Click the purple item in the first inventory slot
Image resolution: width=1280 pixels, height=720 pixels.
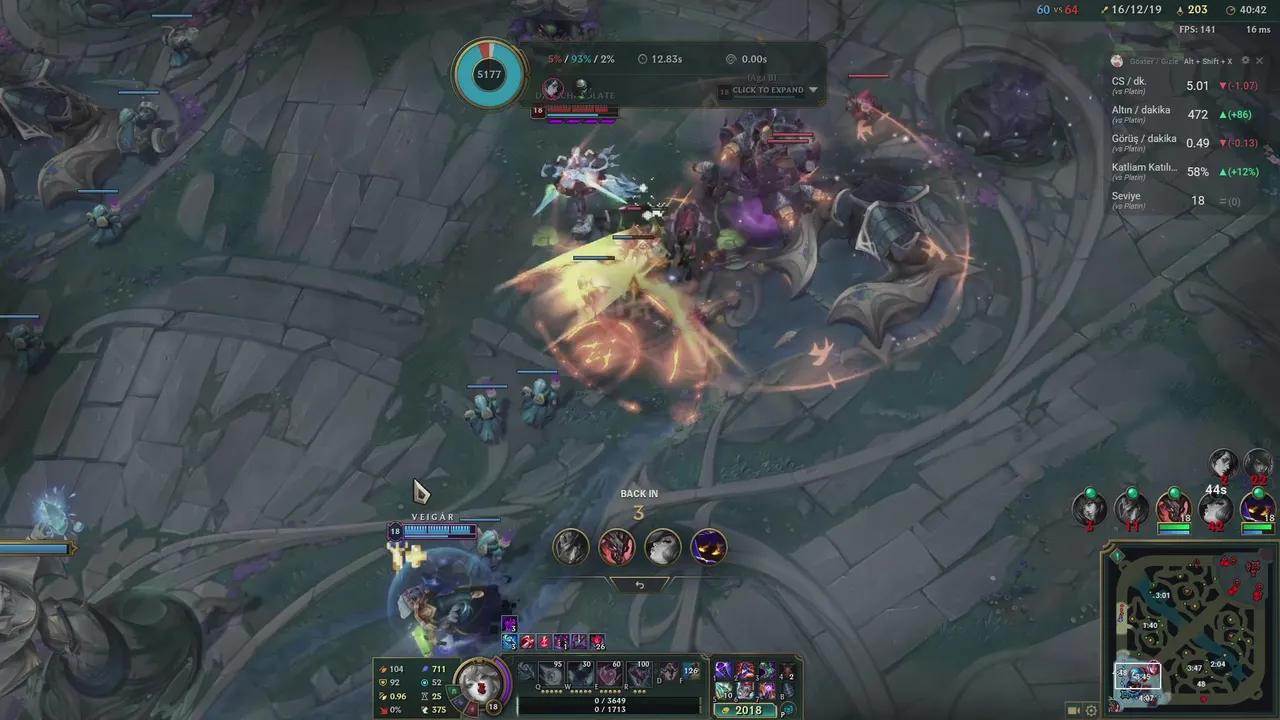722,670
